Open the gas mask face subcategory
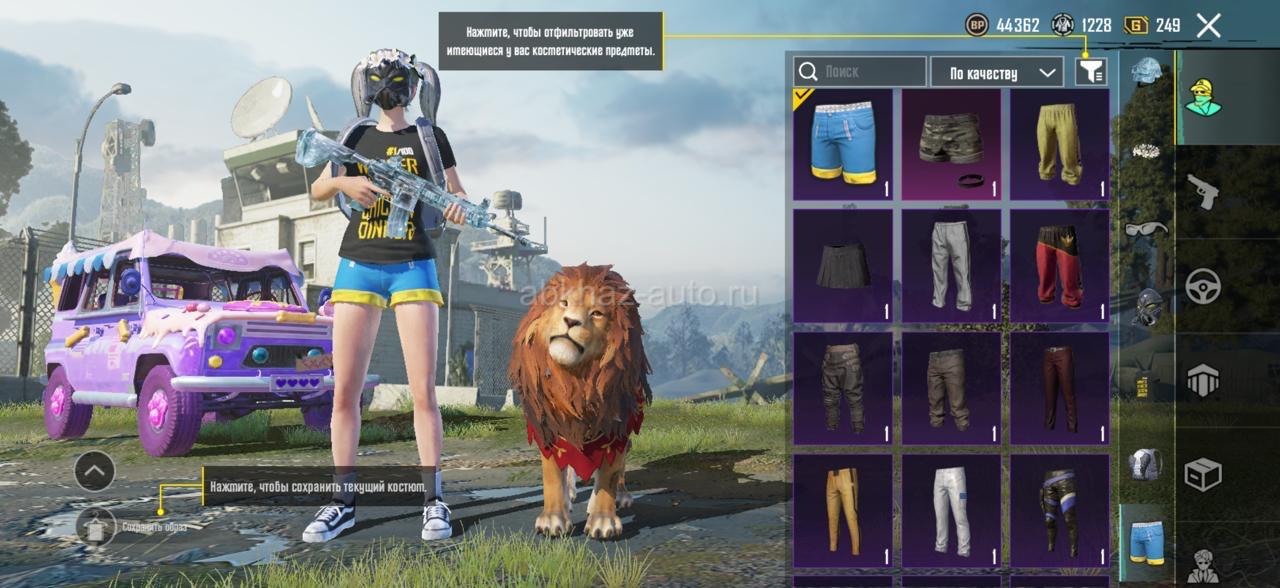The image size is (1280, 588). pos(1146,306)
